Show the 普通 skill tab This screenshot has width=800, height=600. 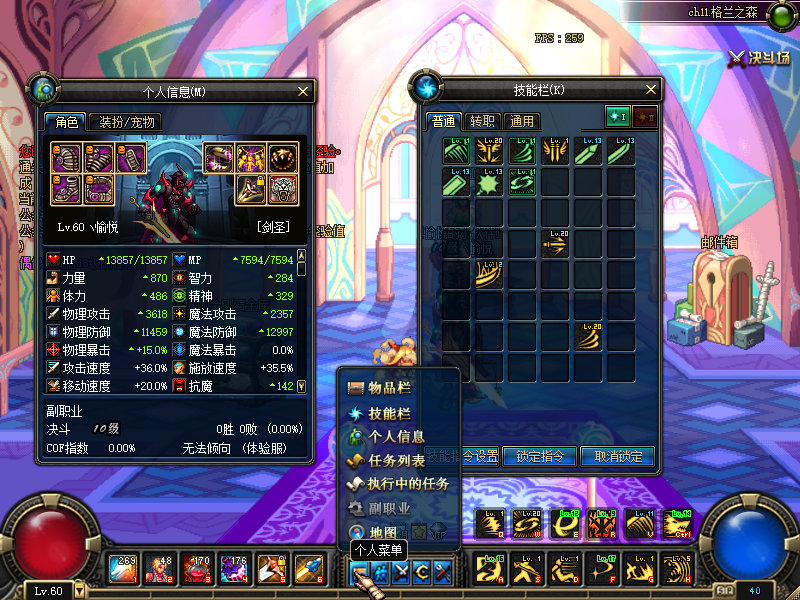click(443, 121)
